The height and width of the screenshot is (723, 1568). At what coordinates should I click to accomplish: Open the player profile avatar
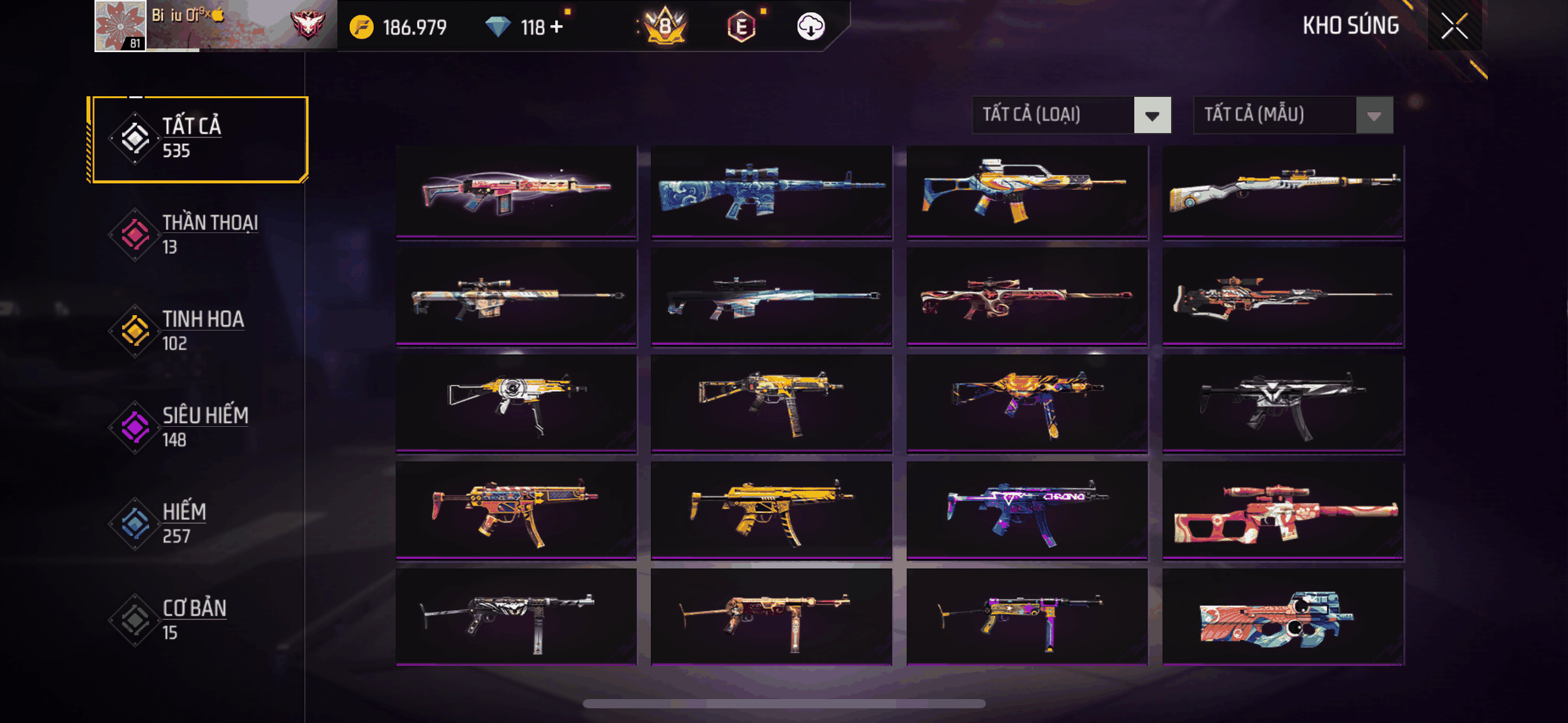click(120, 26)
